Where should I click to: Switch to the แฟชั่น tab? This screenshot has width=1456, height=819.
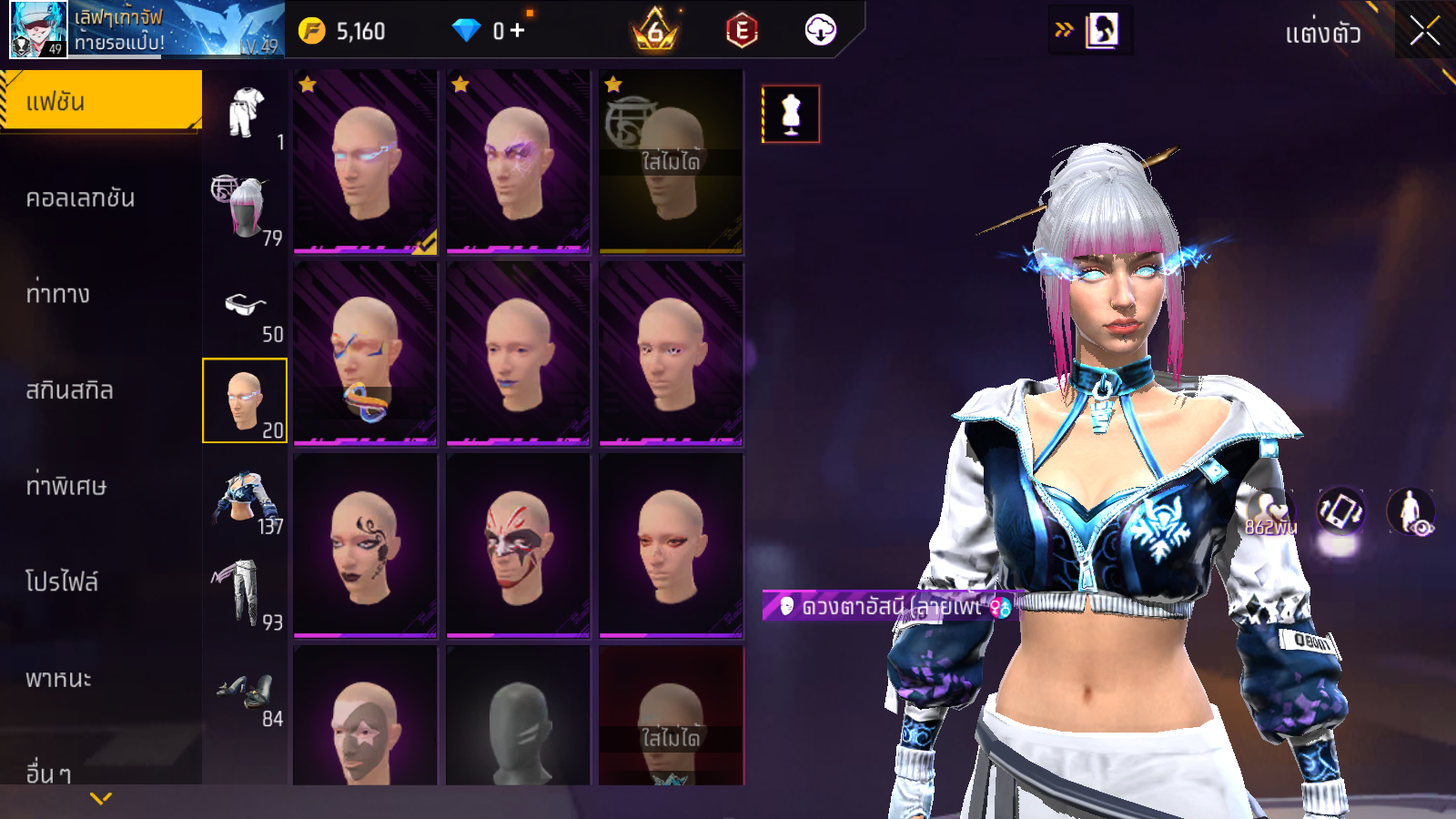(x=100, y=101)
